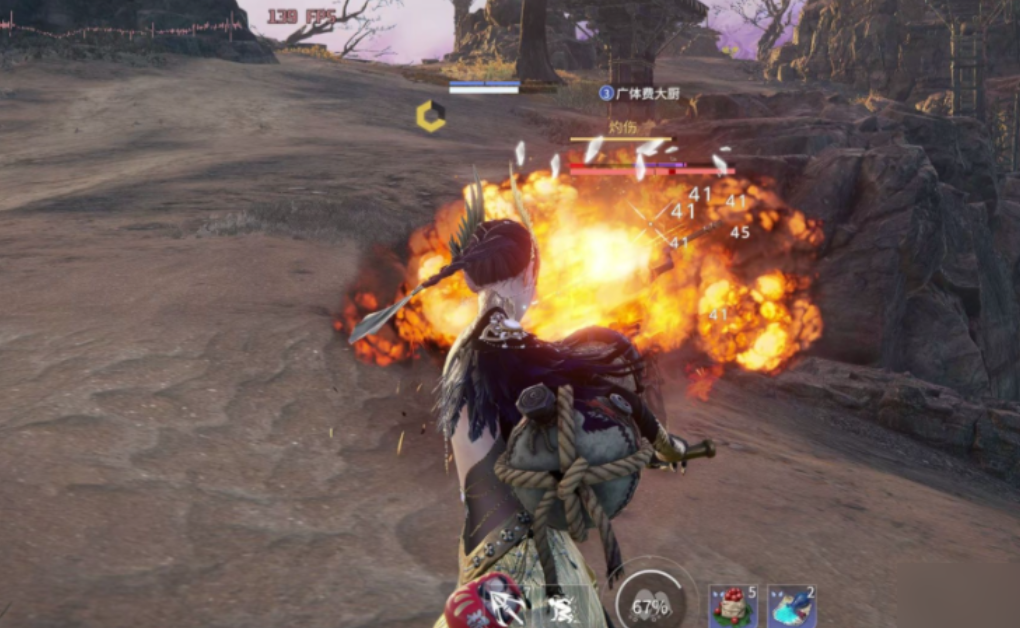The height and width of the screenshot is (628, 1020).
Task: Select the red berry basket item slot
Action: pos(732,606)
